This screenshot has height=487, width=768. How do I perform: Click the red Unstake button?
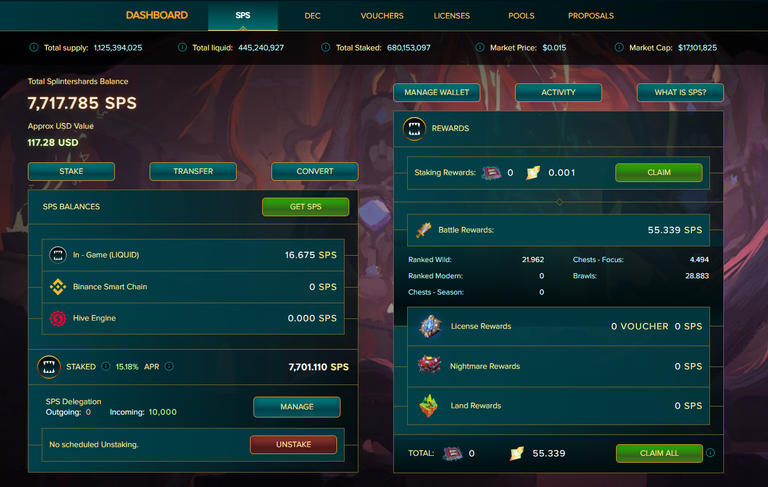click(x=293, y=444)
